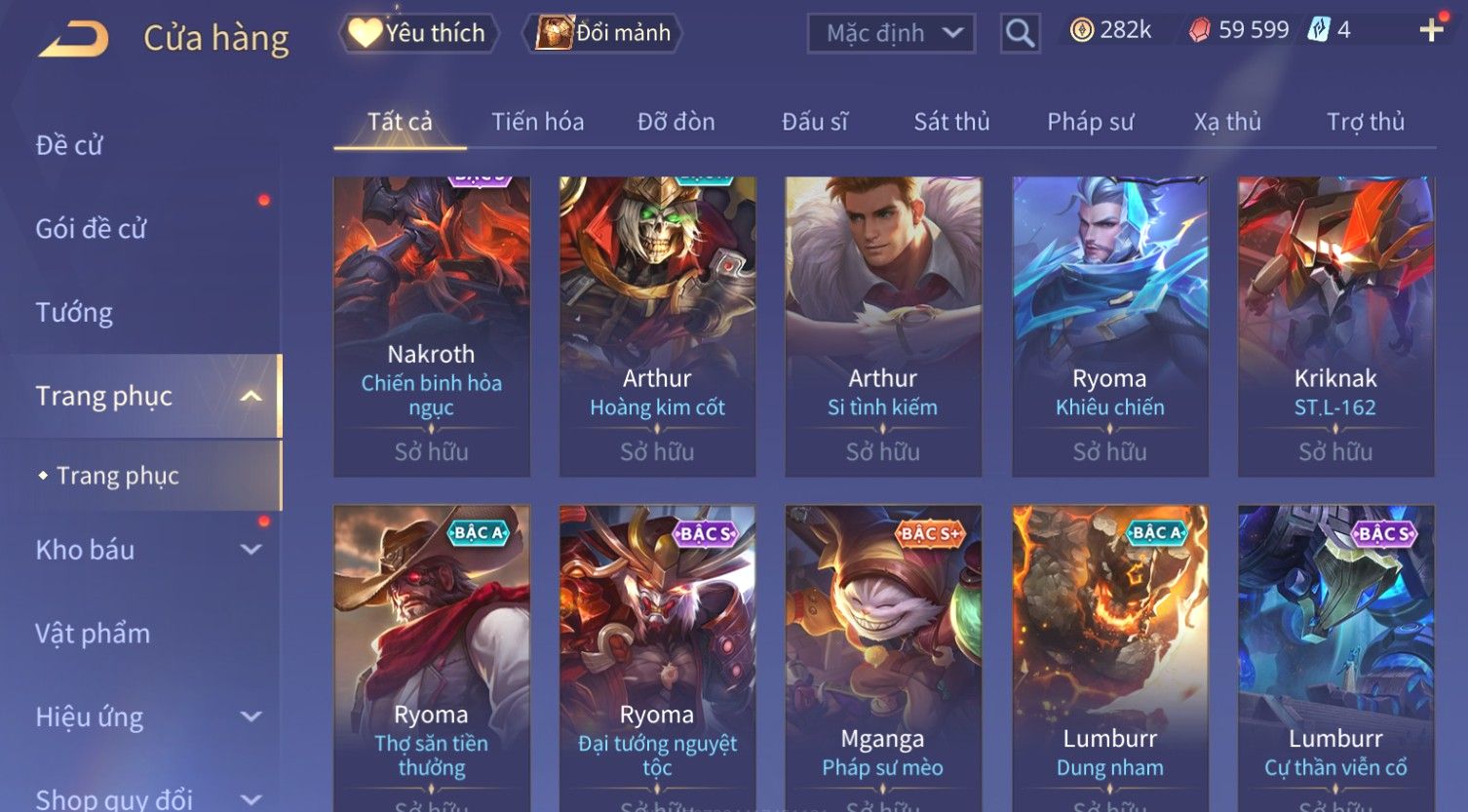1468x812 pixels.
Task: Switch to the Tiến hóa tab
Action: 537,122
